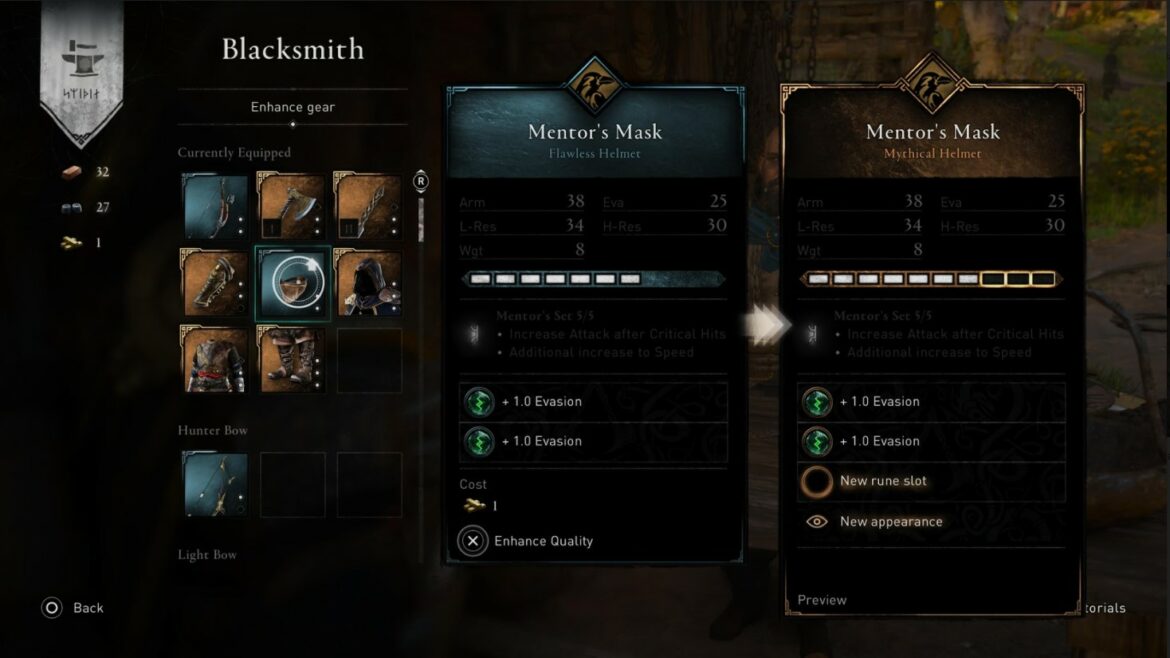Open the Enhance gear tab
This screenshot has height=658, width=1170.
(x=292, y=107)
